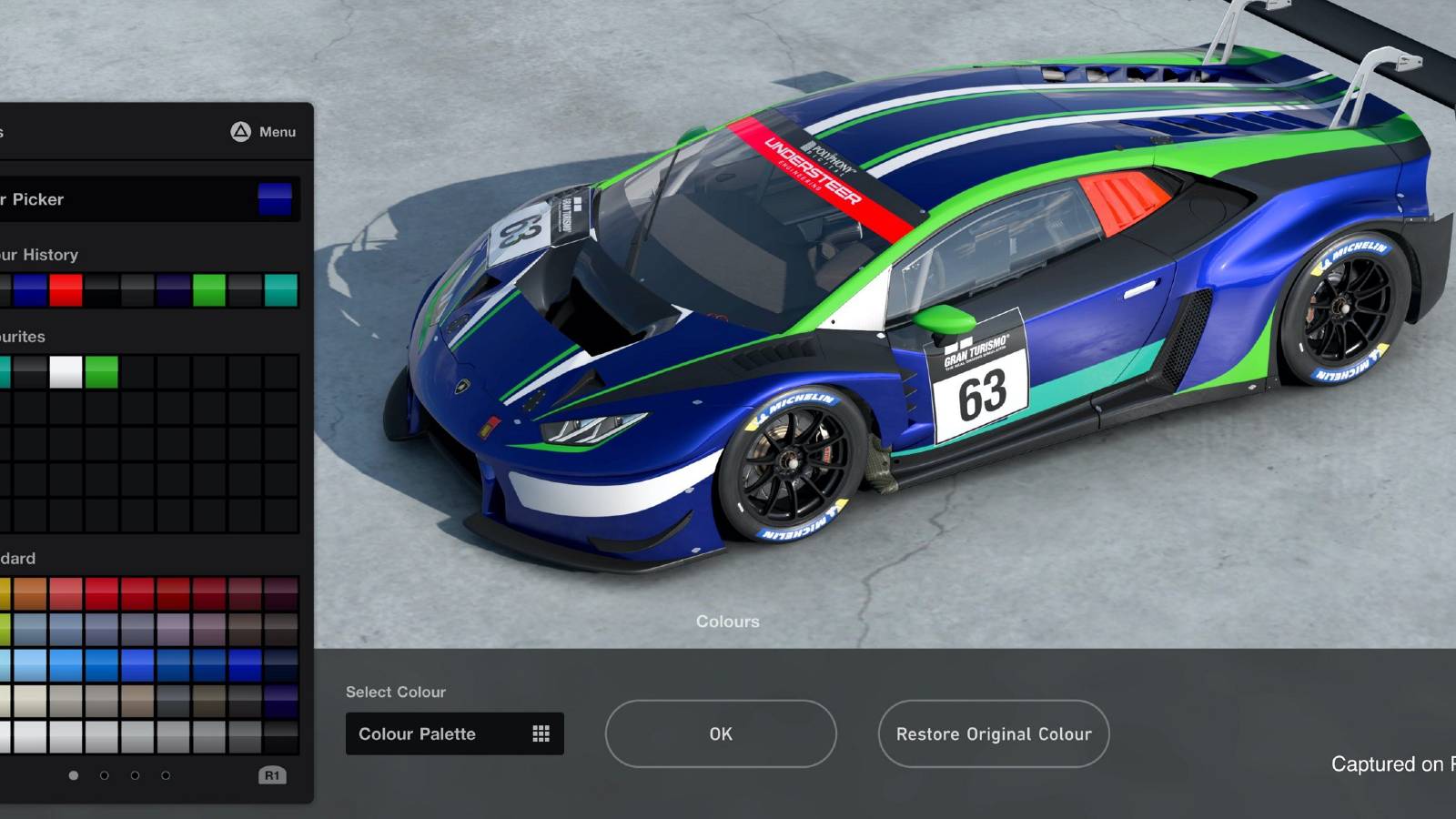1456x819 pixels.
Task: Click Restore Original Colour
Action: (993, 733)
